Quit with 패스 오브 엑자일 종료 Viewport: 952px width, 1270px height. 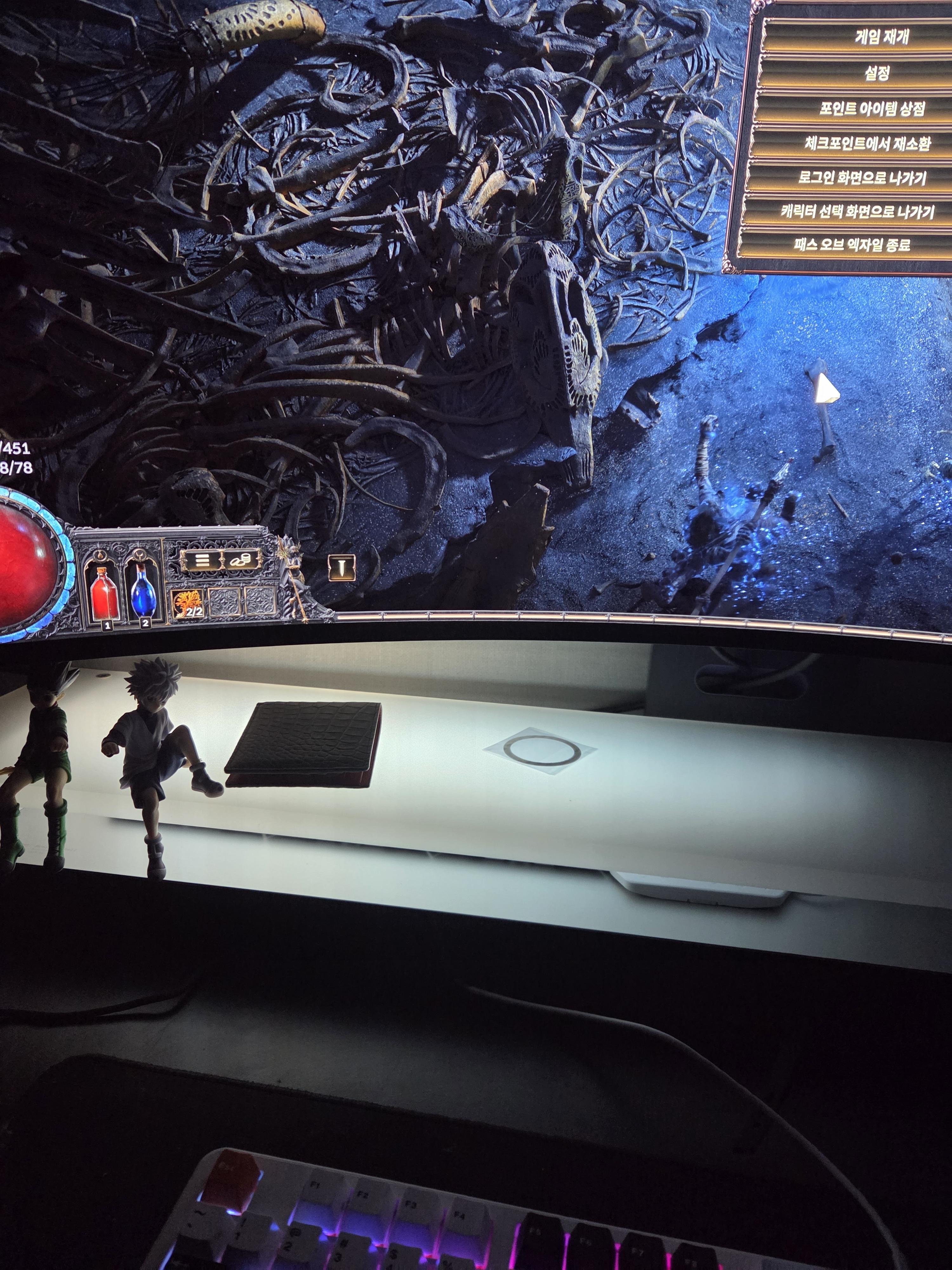853,245
